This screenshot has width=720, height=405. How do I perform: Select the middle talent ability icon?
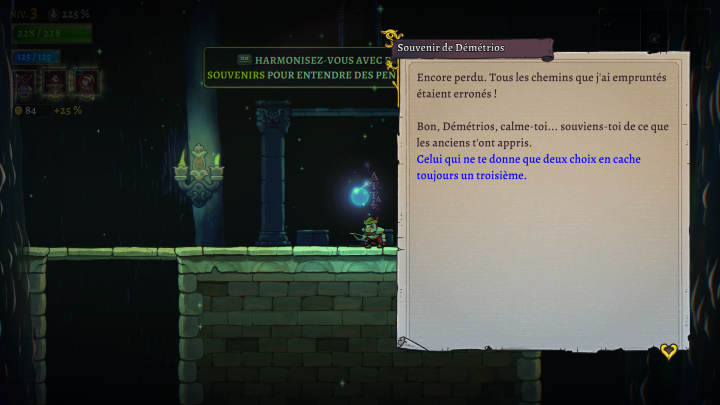click(55, 81)
